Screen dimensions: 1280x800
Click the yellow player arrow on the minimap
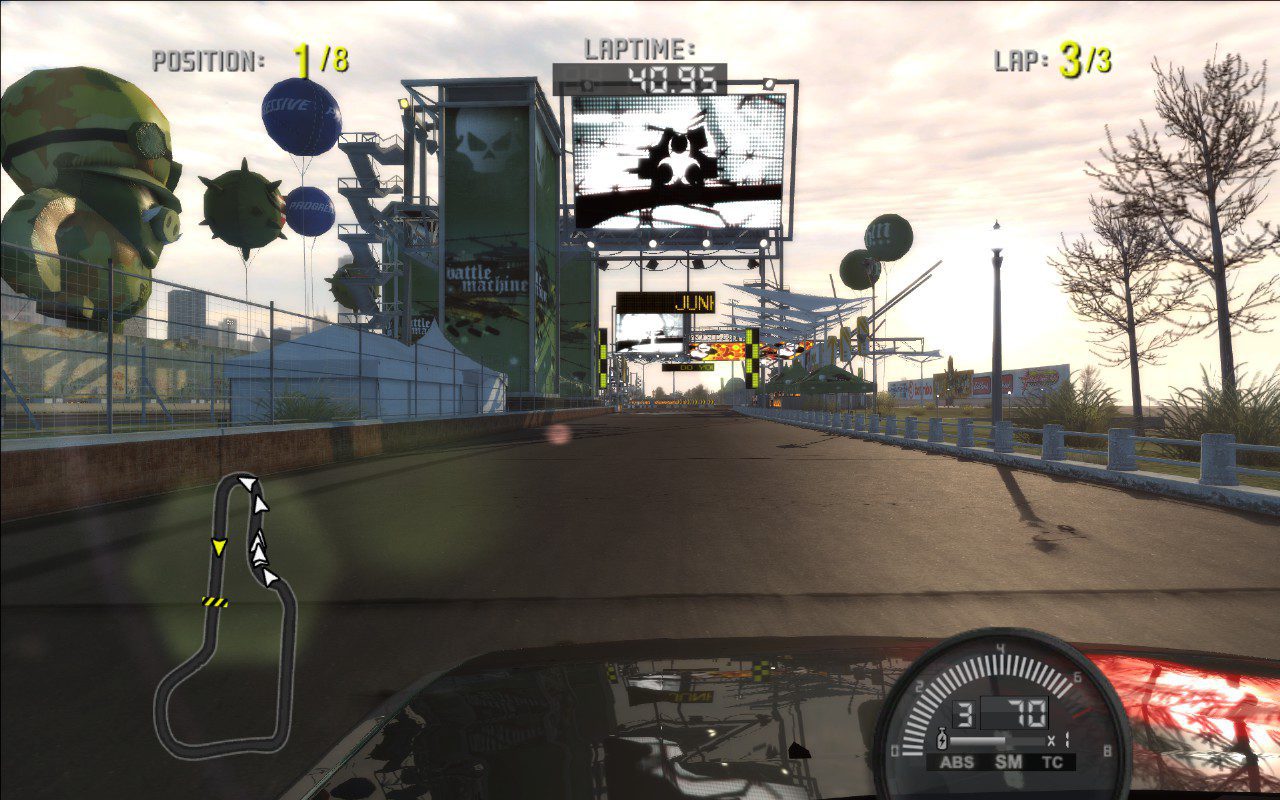[x=219, y=548]
